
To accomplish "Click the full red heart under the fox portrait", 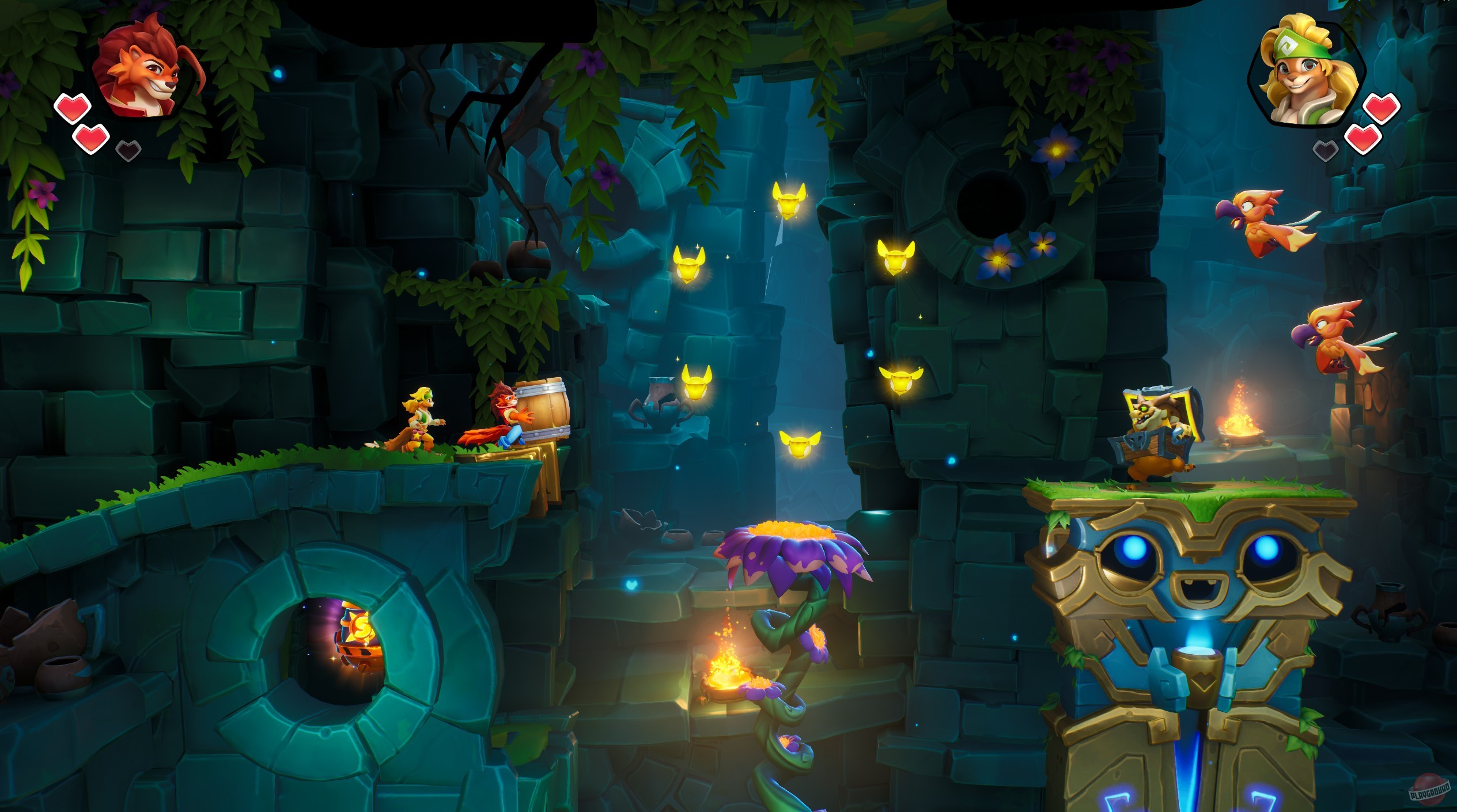I will click(72, 107).
